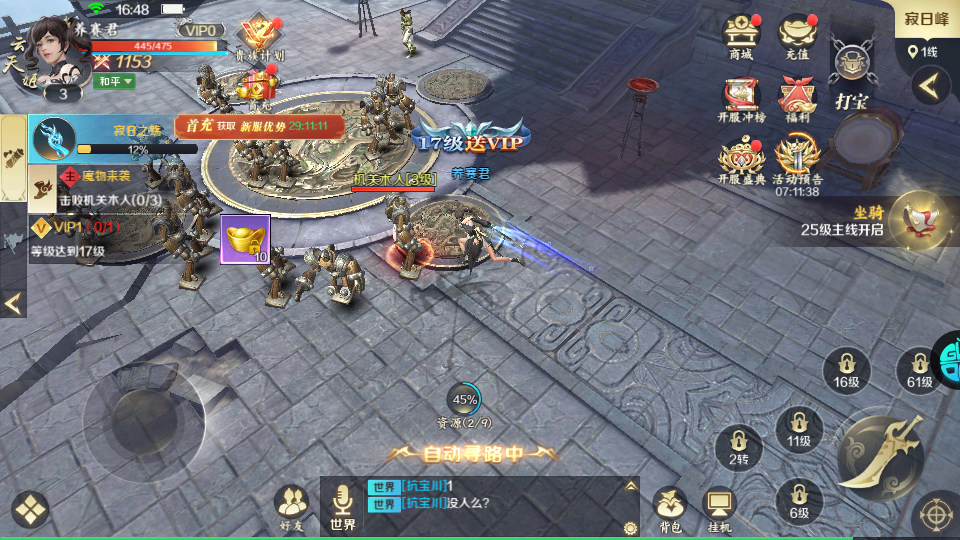
Task: Collapse the top-right menu with the arrow
Action: [930, 86]
